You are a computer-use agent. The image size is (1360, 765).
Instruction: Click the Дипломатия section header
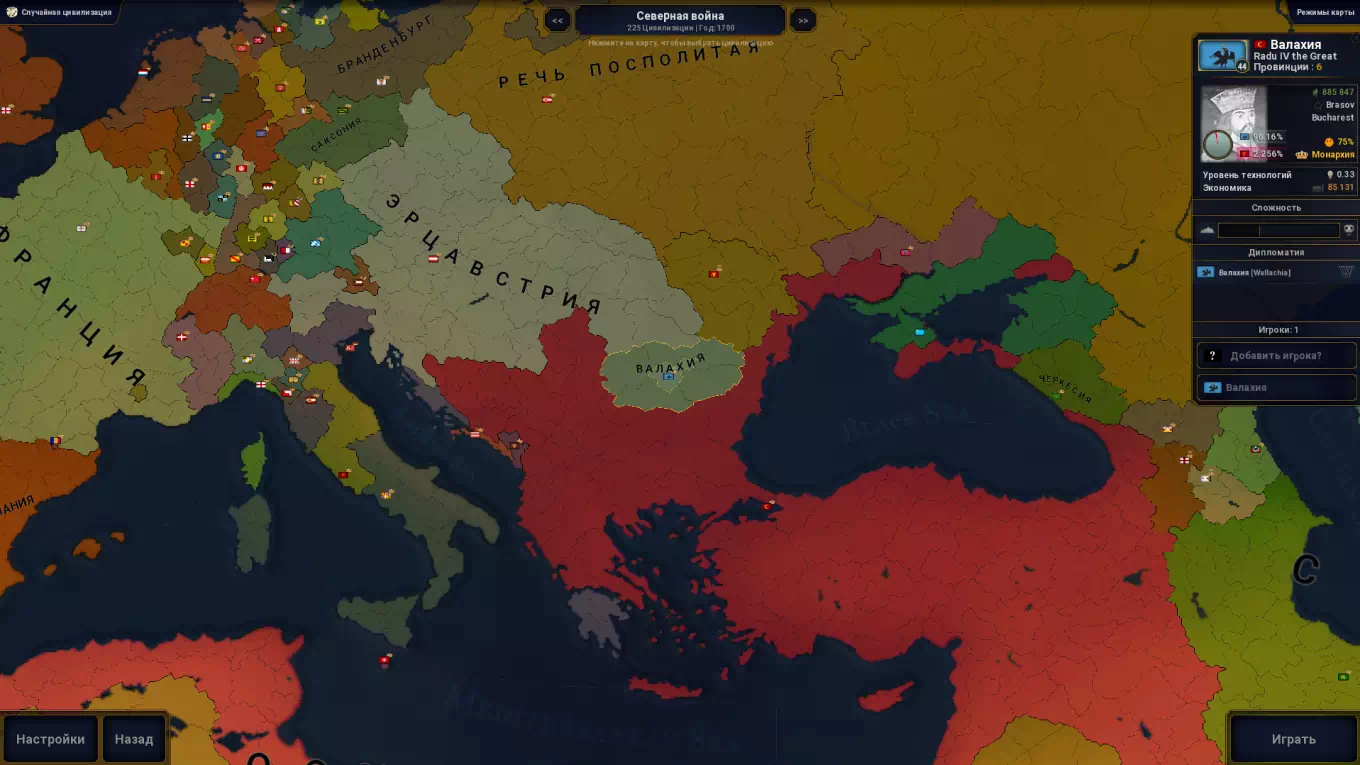pos(1276,252)
